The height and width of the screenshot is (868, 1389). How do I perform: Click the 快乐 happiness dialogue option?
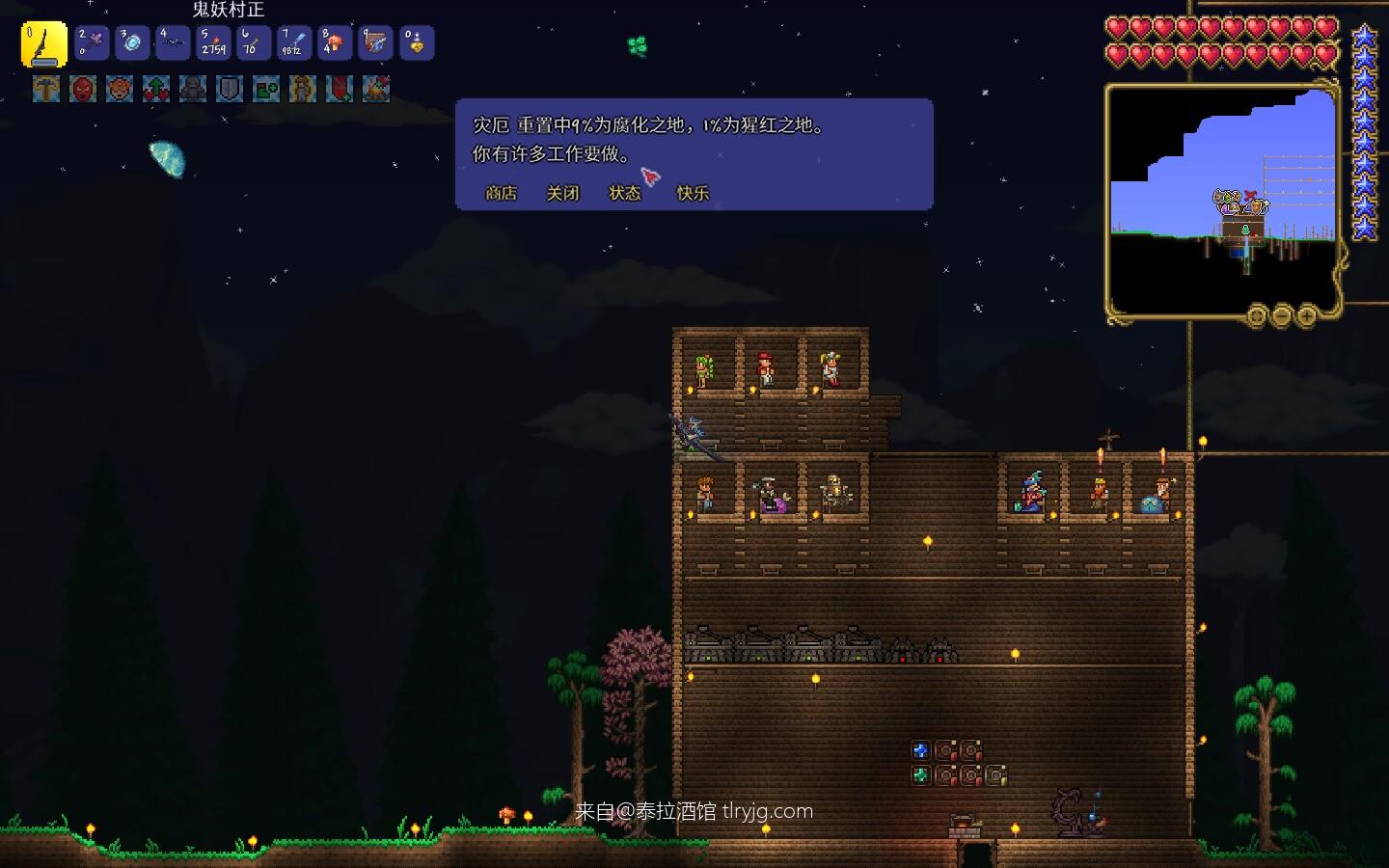pos(693,193)
